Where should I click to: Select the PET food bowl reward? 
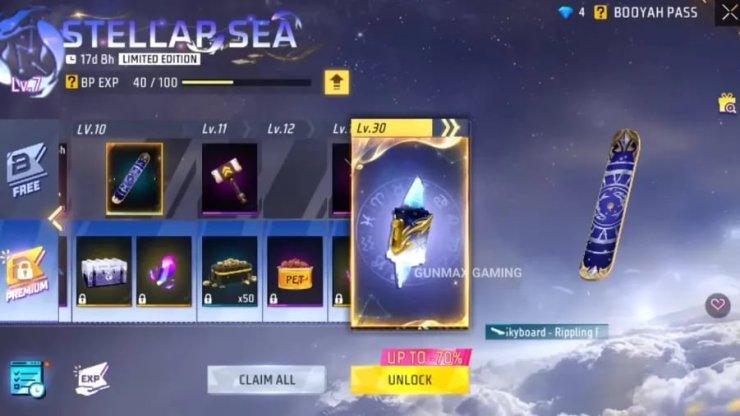[x=294, y=270]
